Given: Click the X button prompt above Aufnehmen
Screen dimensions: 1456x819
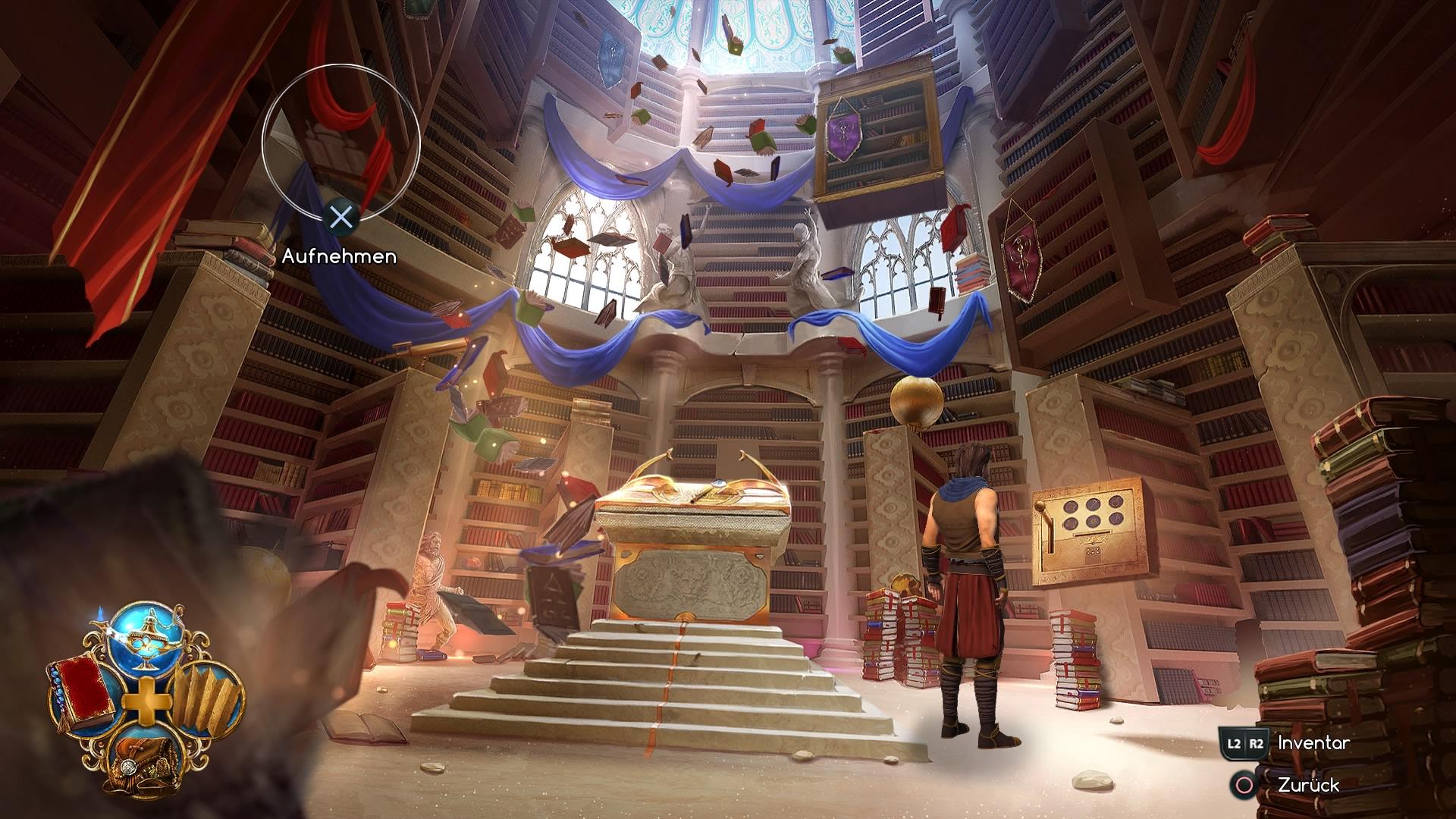Looking at the screenshot, I should [x=340, y=218].
